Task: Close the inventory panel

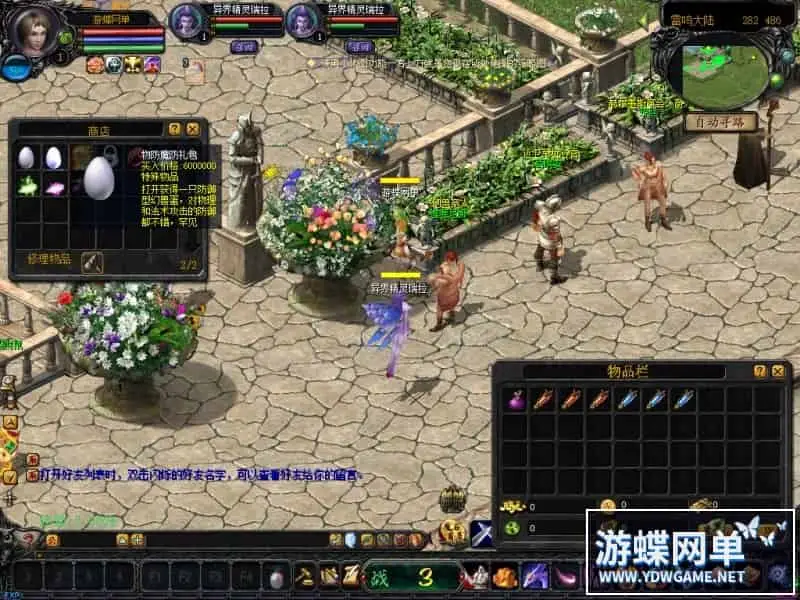Action: [x=778, y=371]
